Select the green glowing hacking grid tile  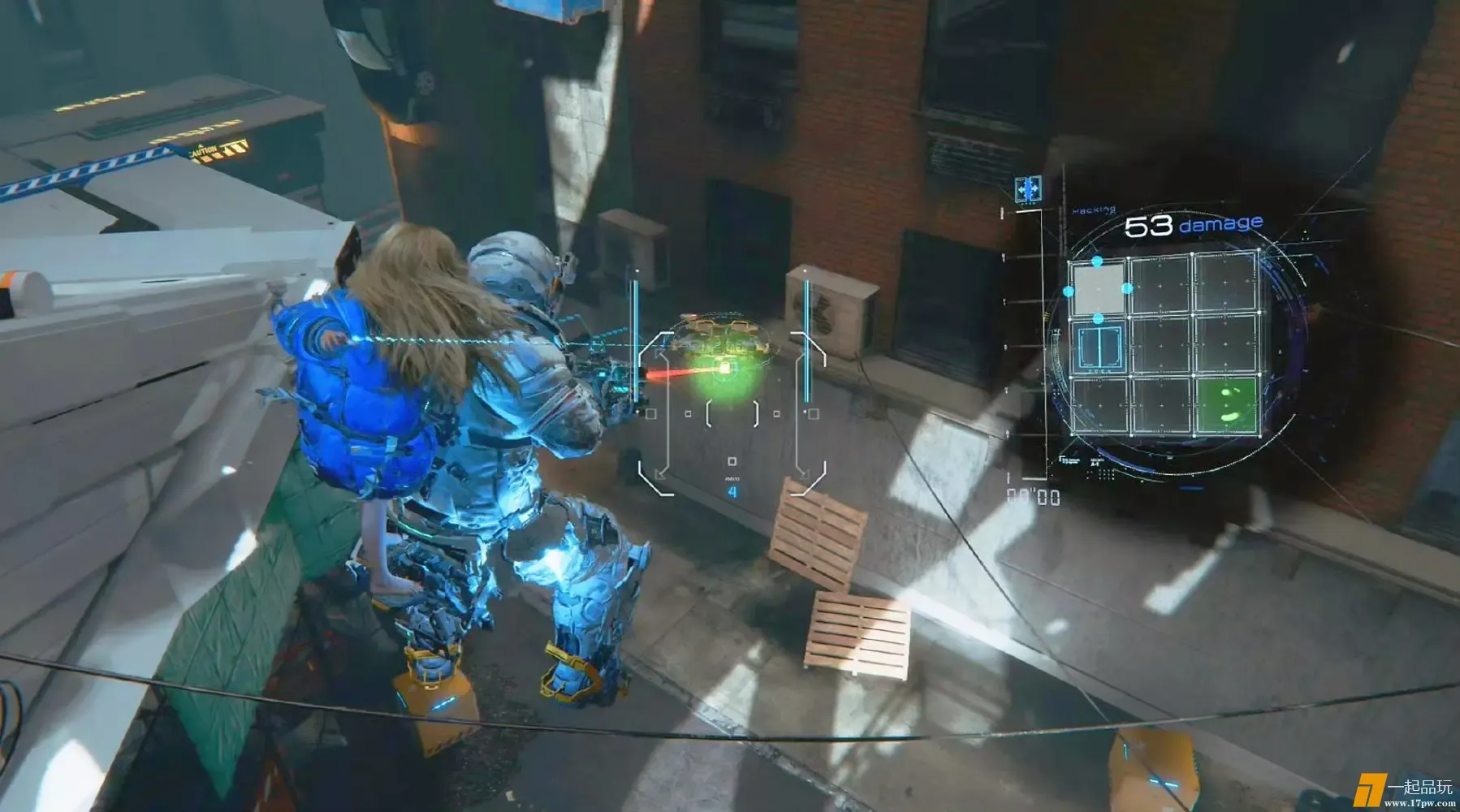[1226, 404]
